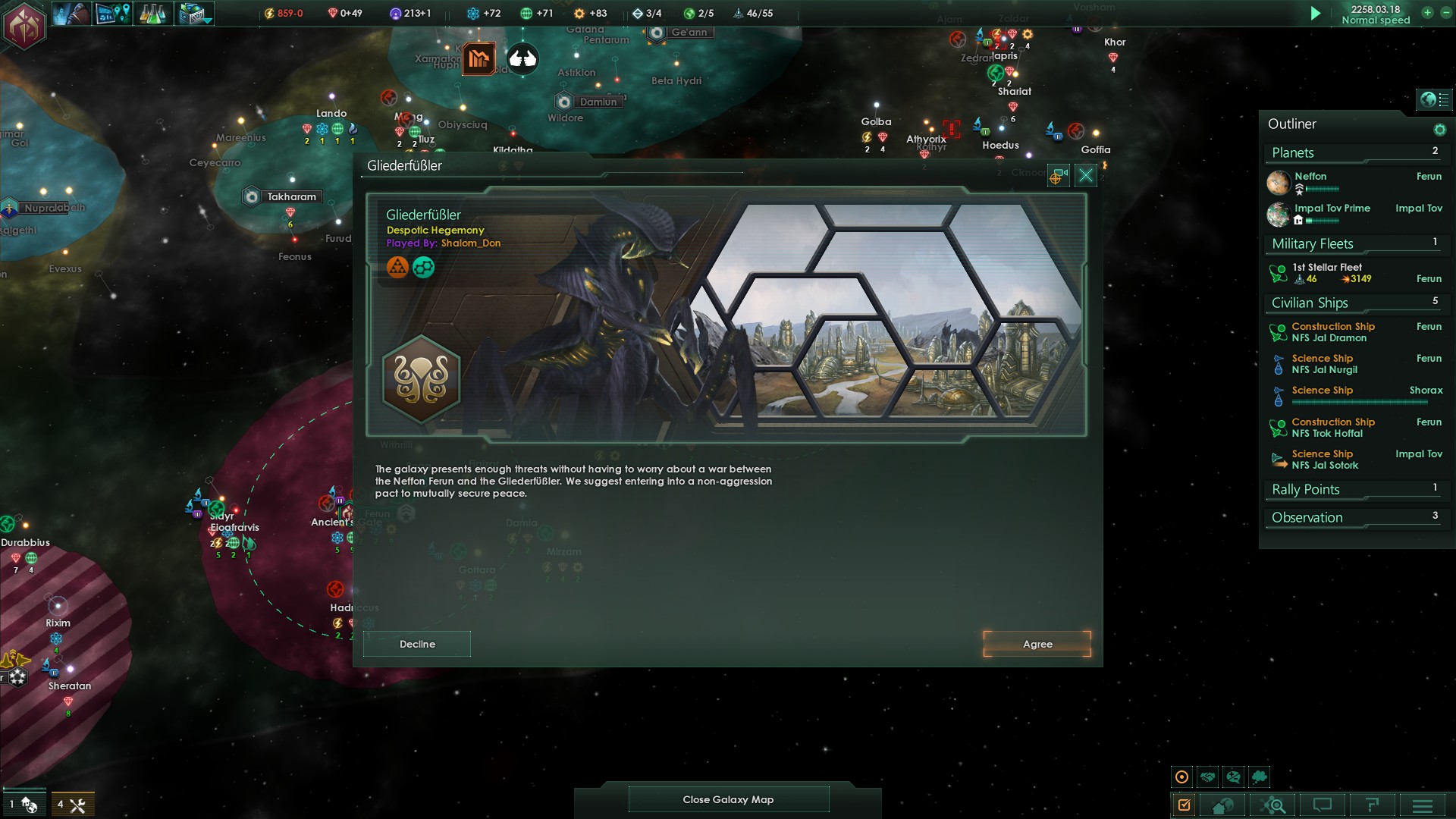Increase game speed with plus button
The height and width of the screenshot is (819, 1456).
point(1427,13)
